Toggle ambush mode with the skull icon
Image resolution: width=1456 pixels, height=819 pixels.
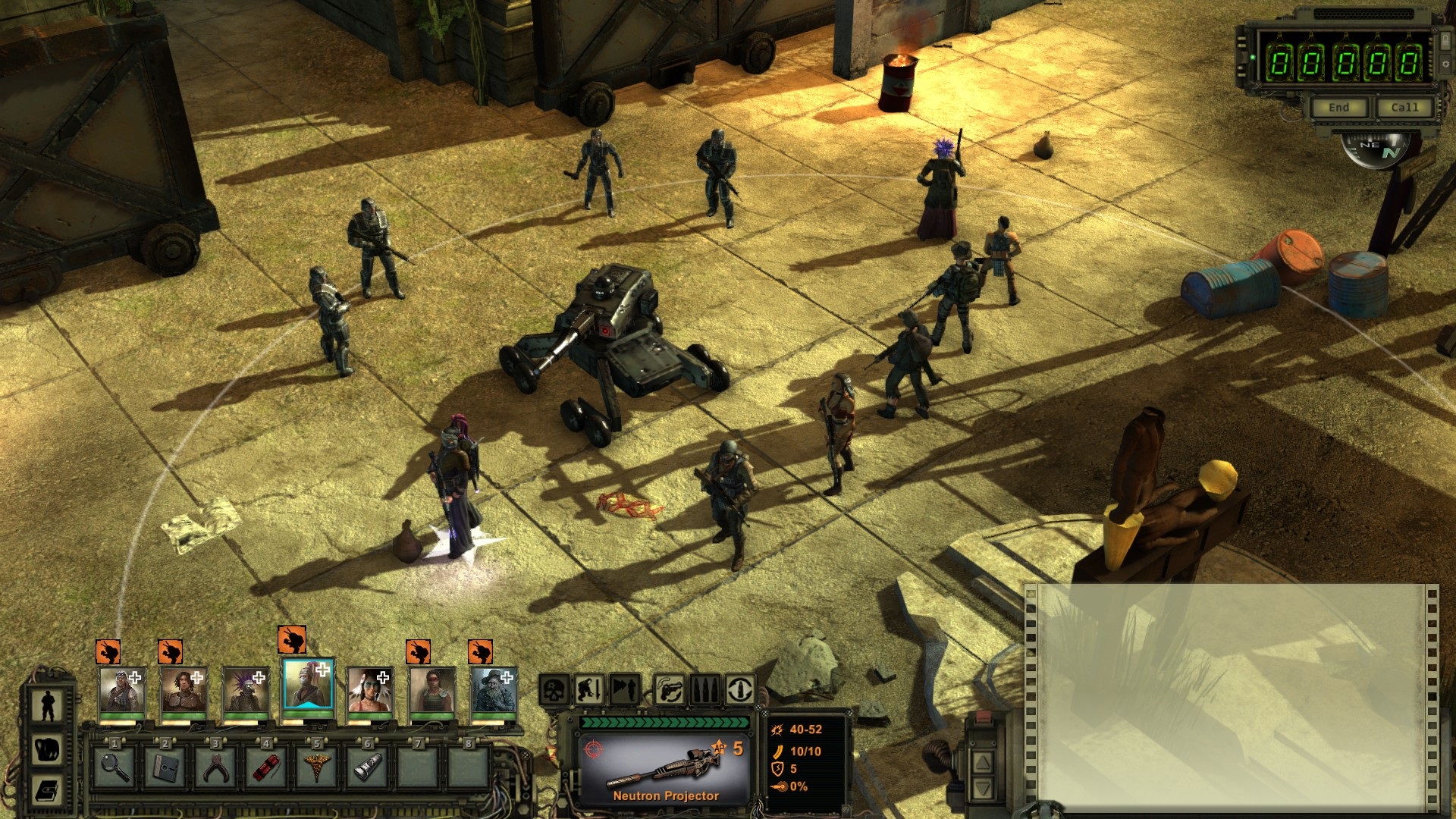pyautogui.click(x=554, y=689)
